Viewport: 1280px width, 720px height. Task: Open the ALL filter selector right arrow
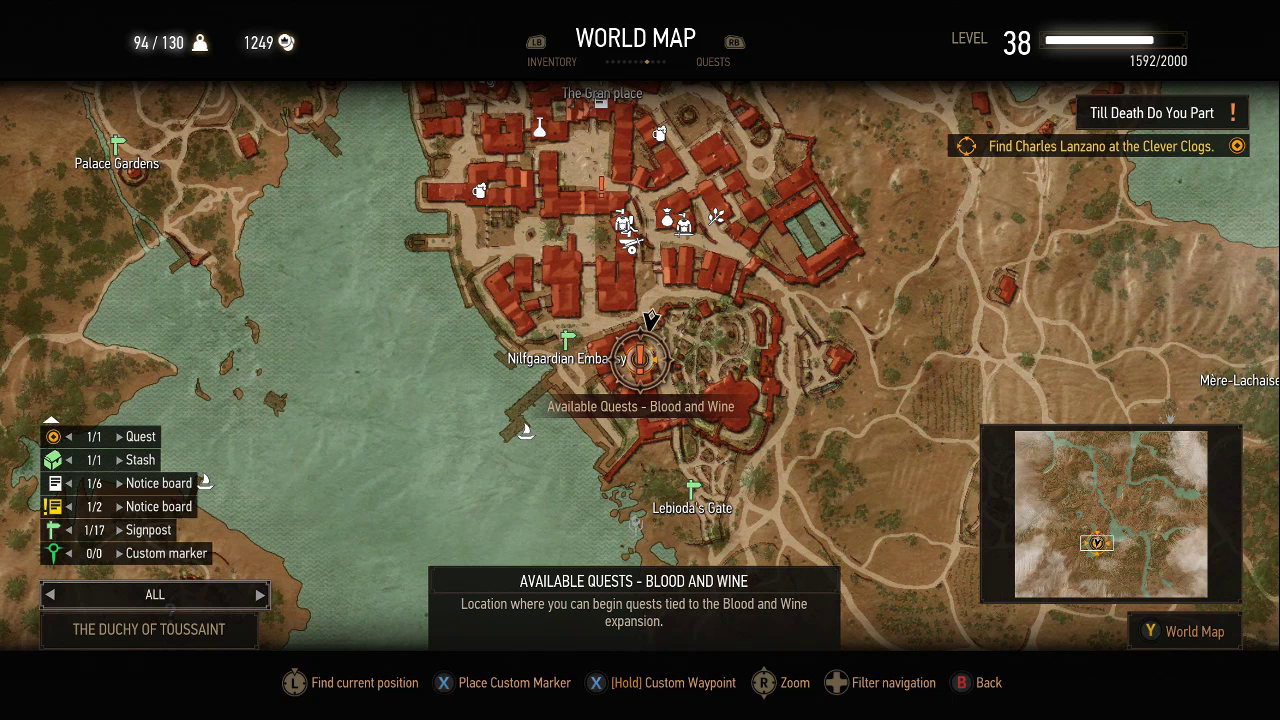260,595
